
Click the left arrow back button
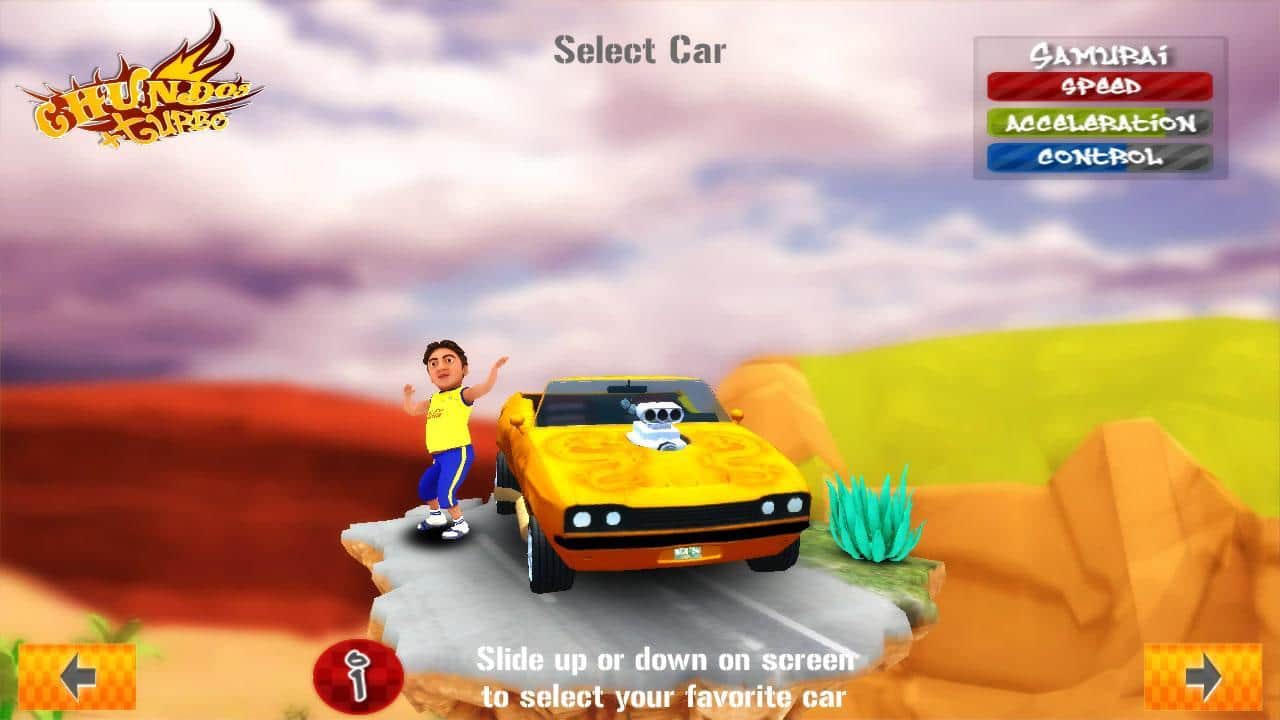[x=77, y=677]
